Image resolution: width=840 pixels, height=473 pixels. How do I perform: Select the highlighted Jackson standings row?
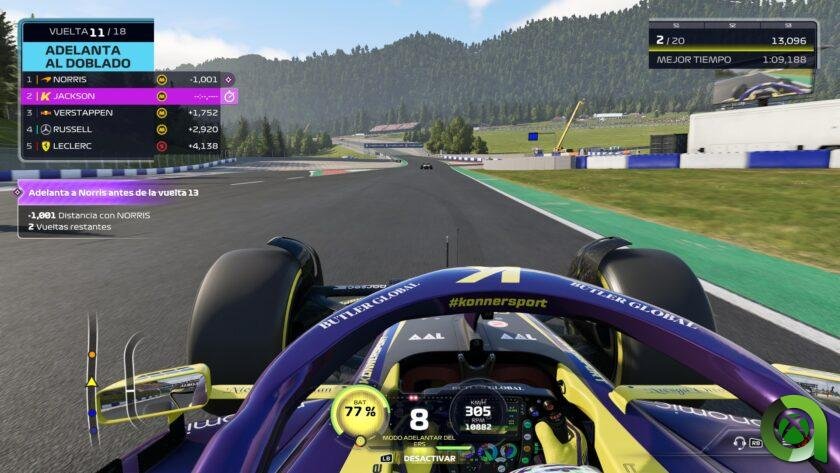point(120,96)
